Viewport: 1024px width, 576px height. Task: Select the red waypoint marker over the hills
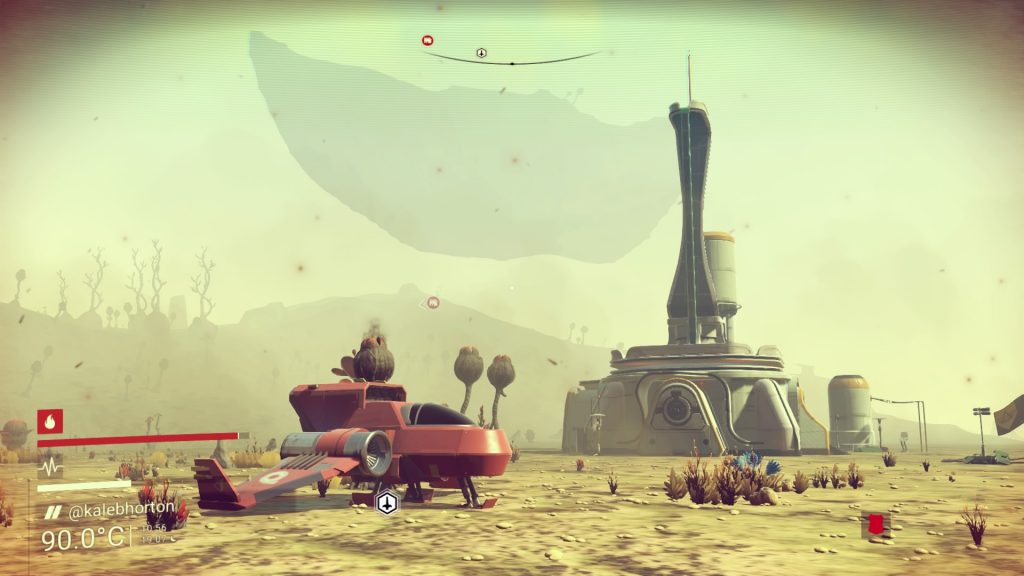(x=433, y=302)
